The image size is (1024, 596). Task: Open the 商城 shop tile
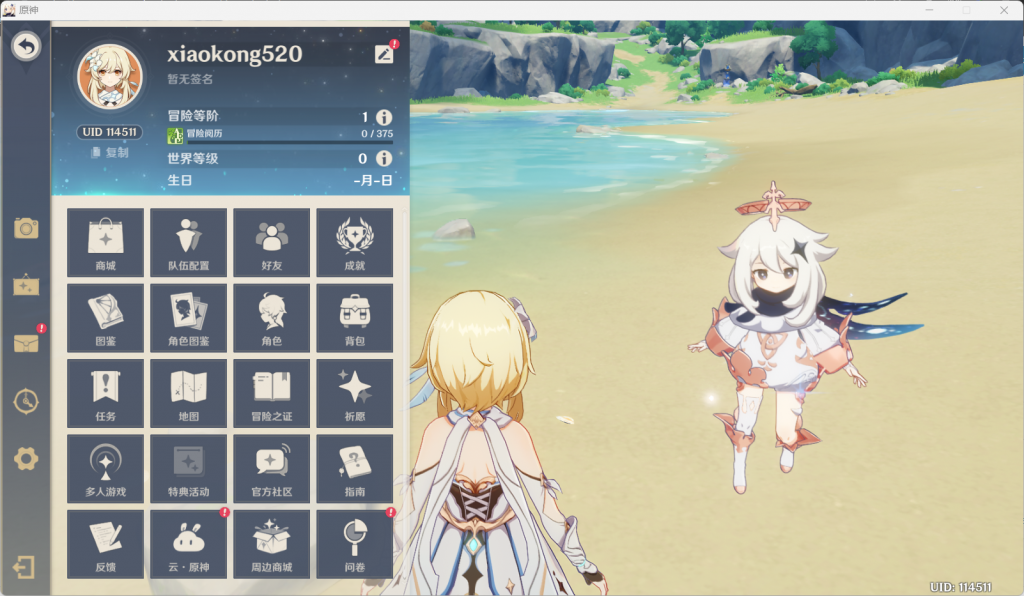pos(105,242)
